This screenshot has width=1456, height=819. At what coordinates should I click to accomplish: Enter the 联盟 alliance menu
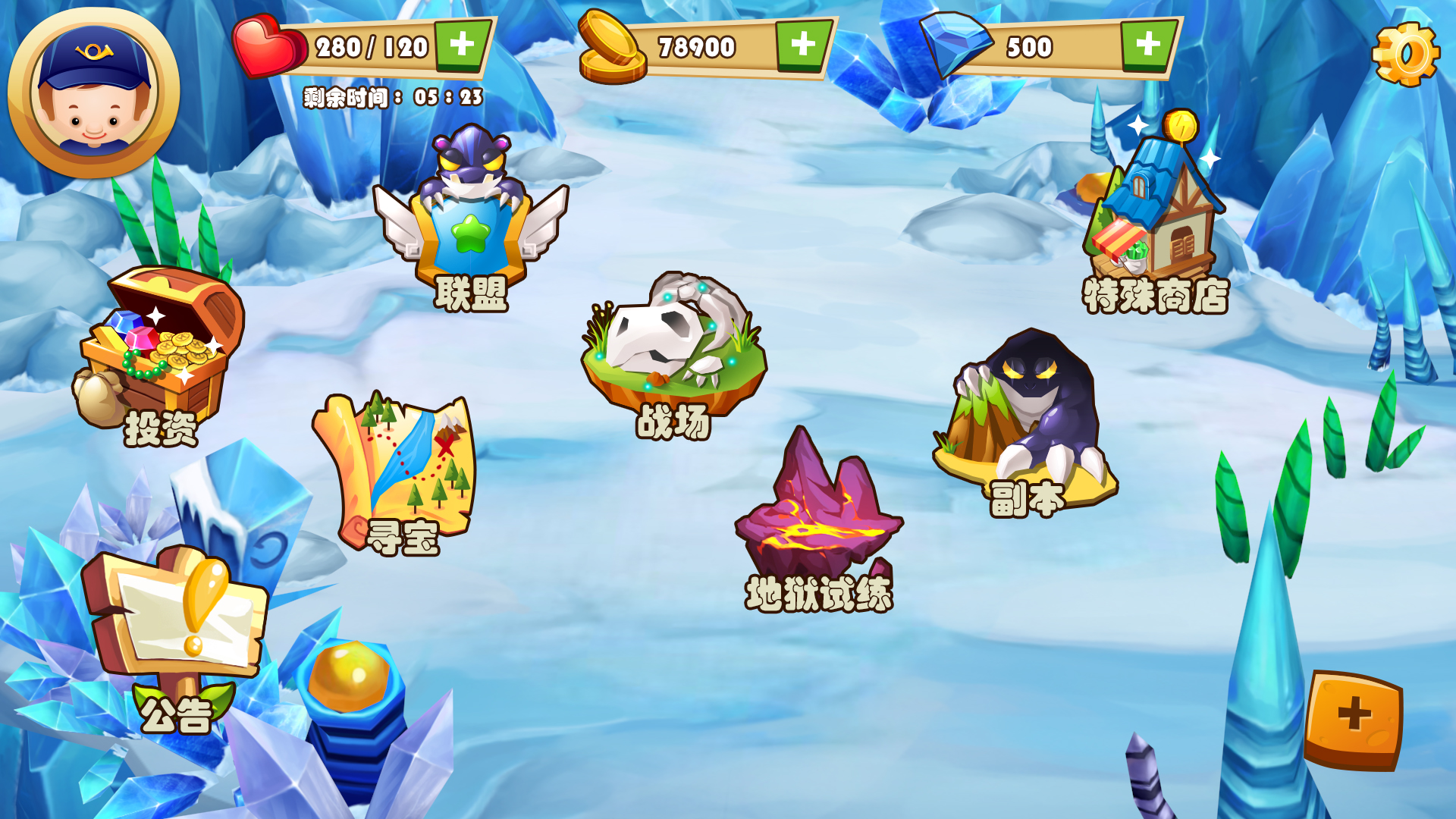point(471,220)
